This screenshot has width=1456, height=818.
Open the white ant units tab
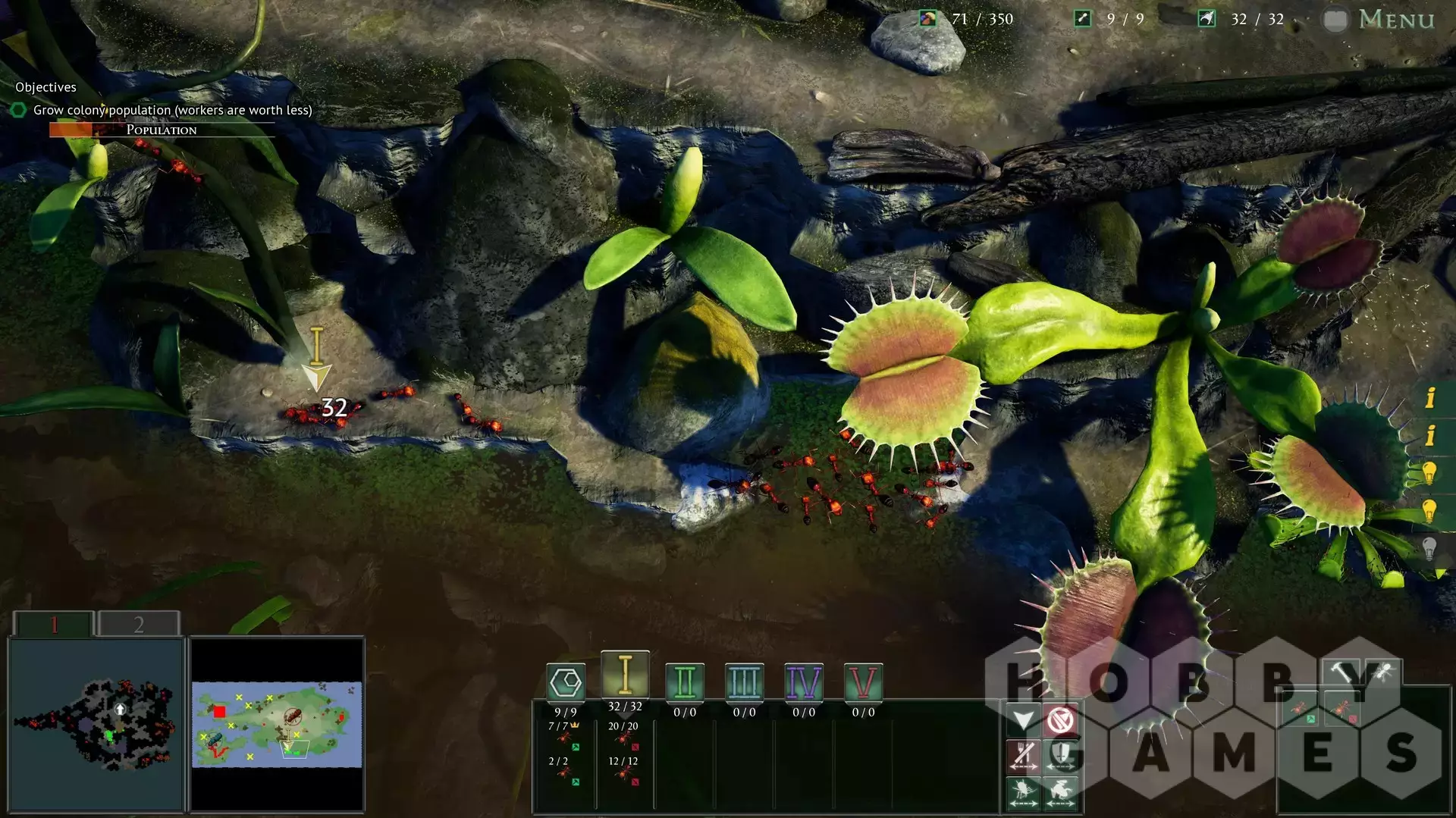1382,672
